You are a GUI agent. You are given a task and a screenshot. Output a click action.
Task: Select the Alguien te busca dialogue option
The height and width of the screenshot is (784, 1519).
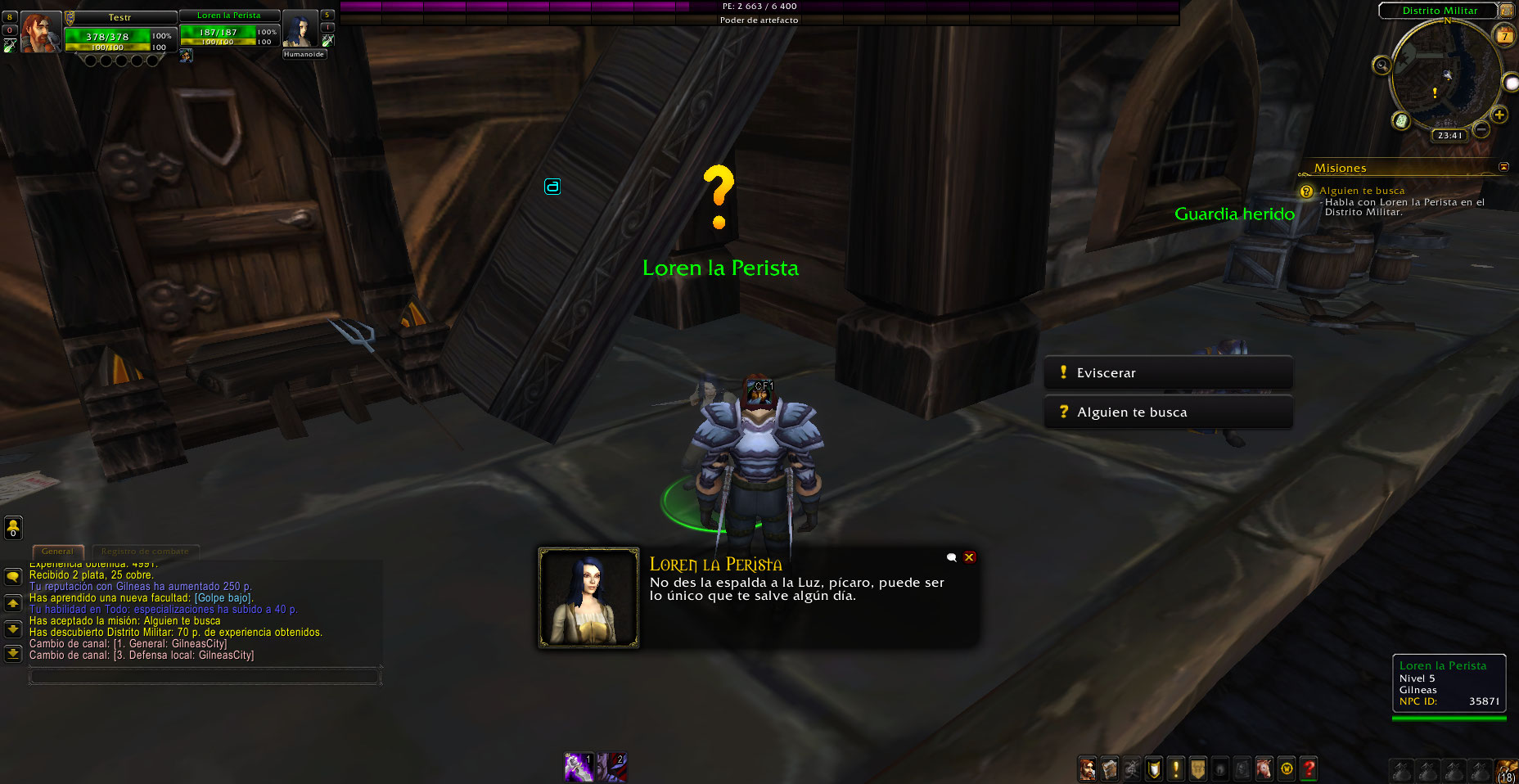[1168, 412]
